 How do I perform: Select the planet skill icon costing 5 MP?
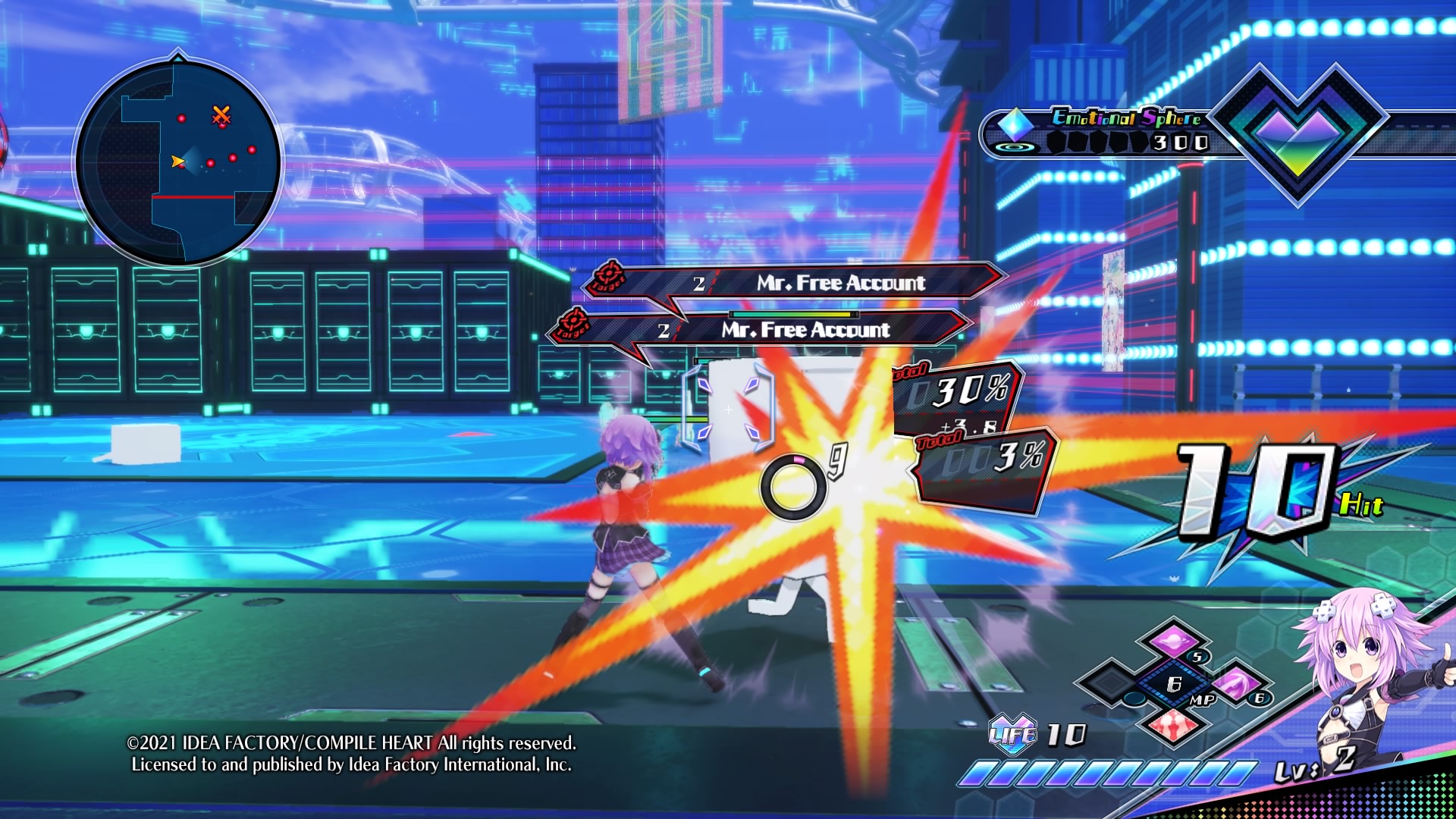(x=1174, y=639)
